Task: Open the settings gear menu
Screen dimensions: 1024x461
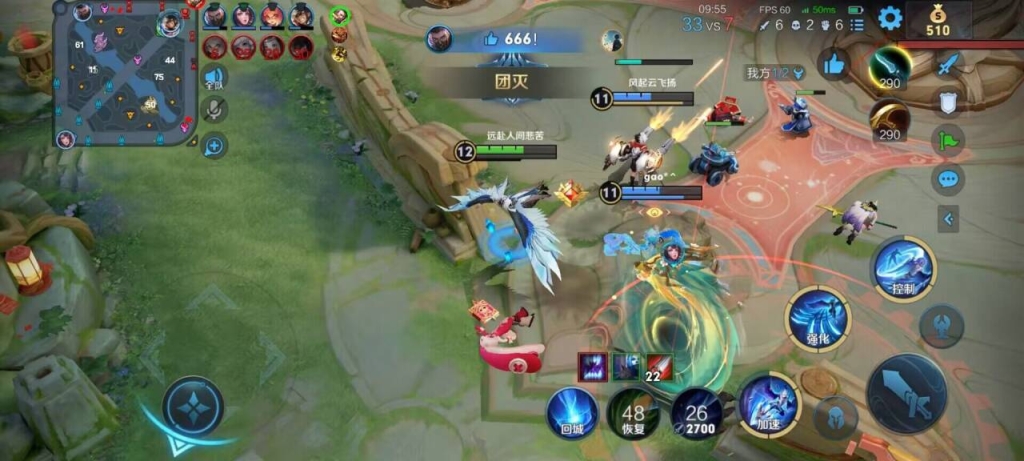Action: 889,18
